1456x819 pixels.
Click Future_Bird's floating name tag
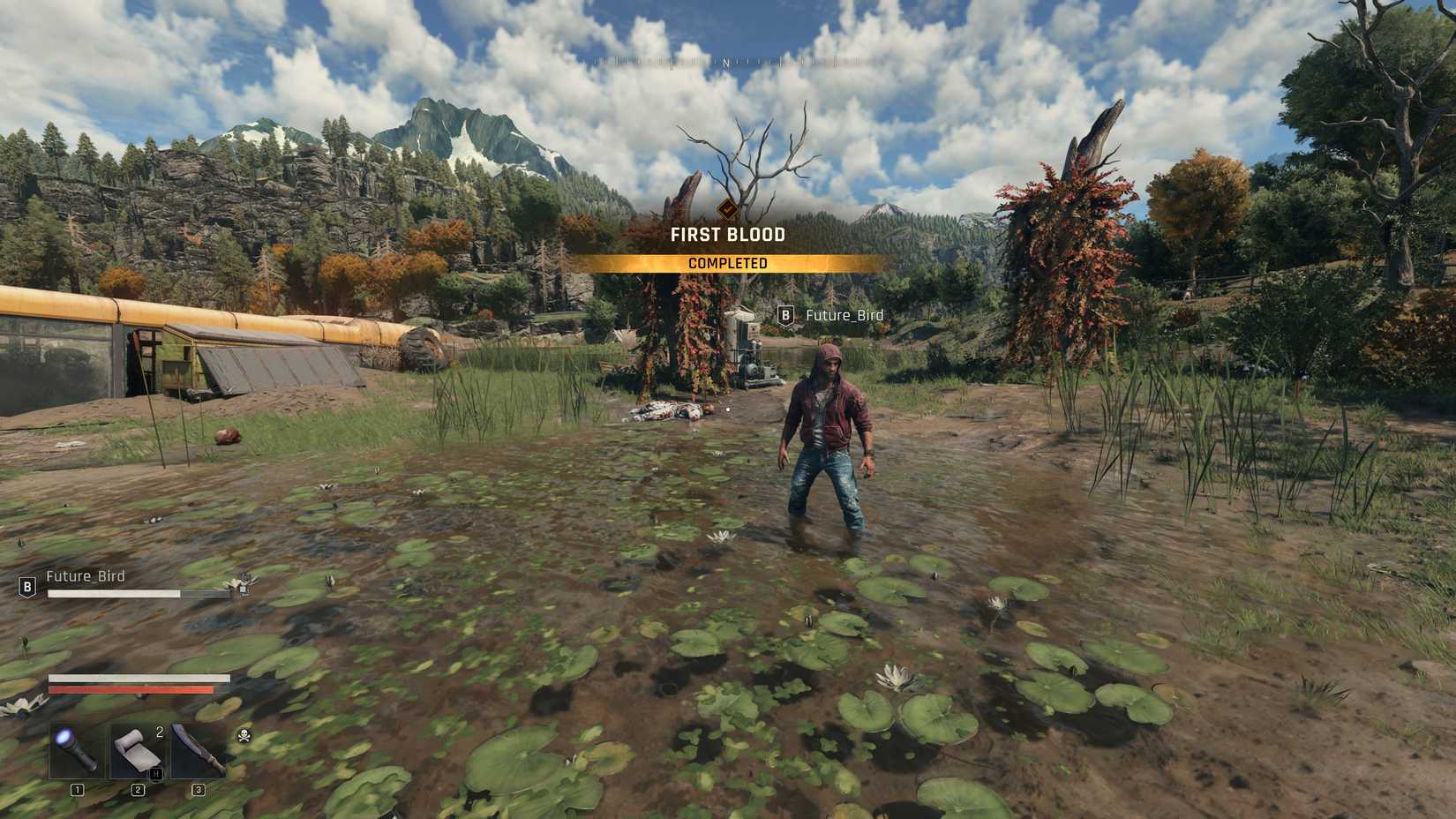tap(845, 316)
